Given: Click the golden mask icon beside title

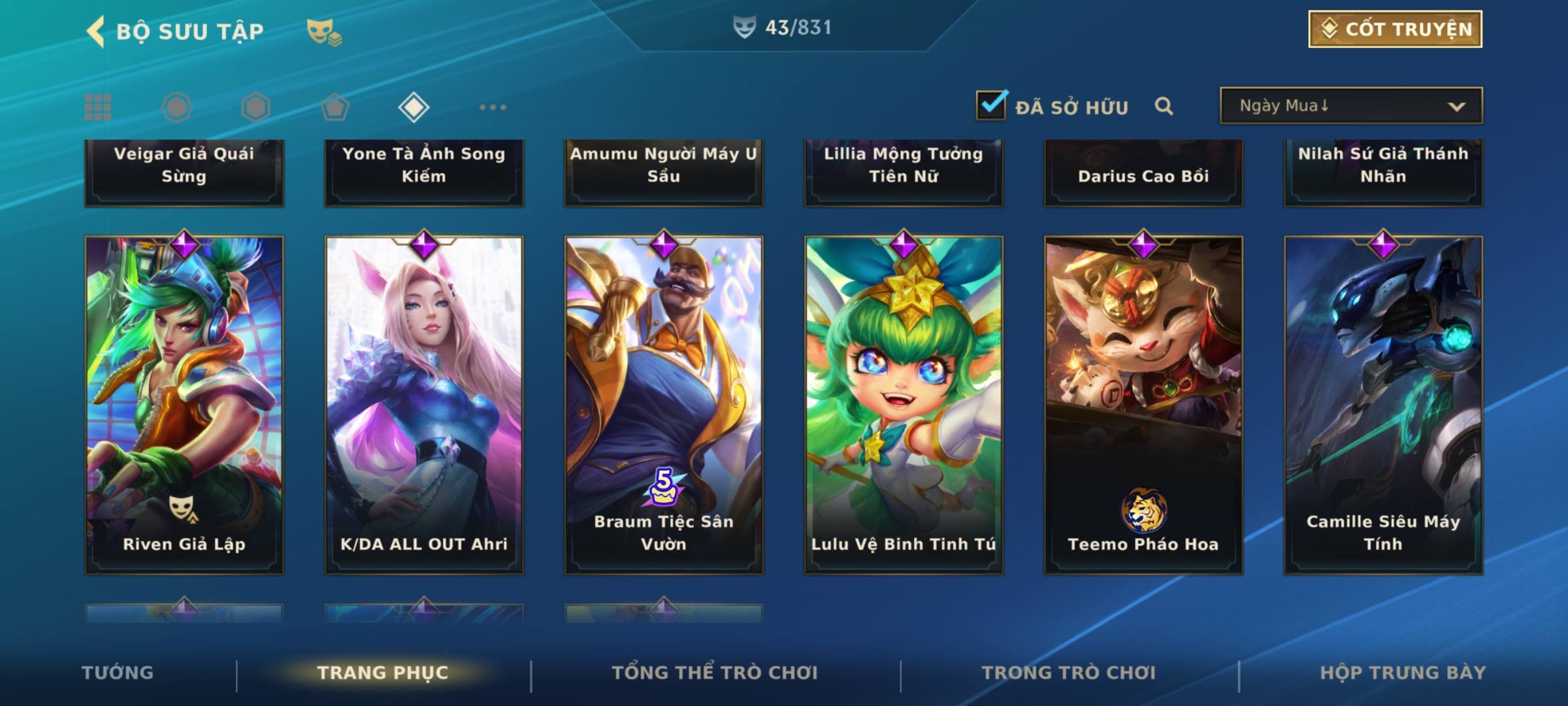Looking at the screenshot, I should [x=323, y=31].
